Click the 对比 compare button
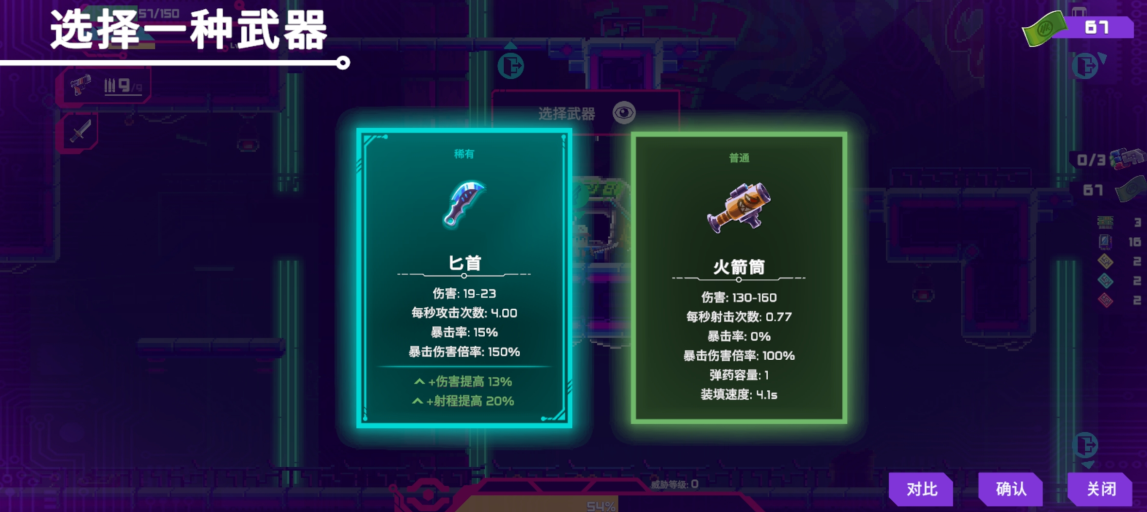Image resolution: width=1147 pixels, height=512 pixels. click(921, 489)
